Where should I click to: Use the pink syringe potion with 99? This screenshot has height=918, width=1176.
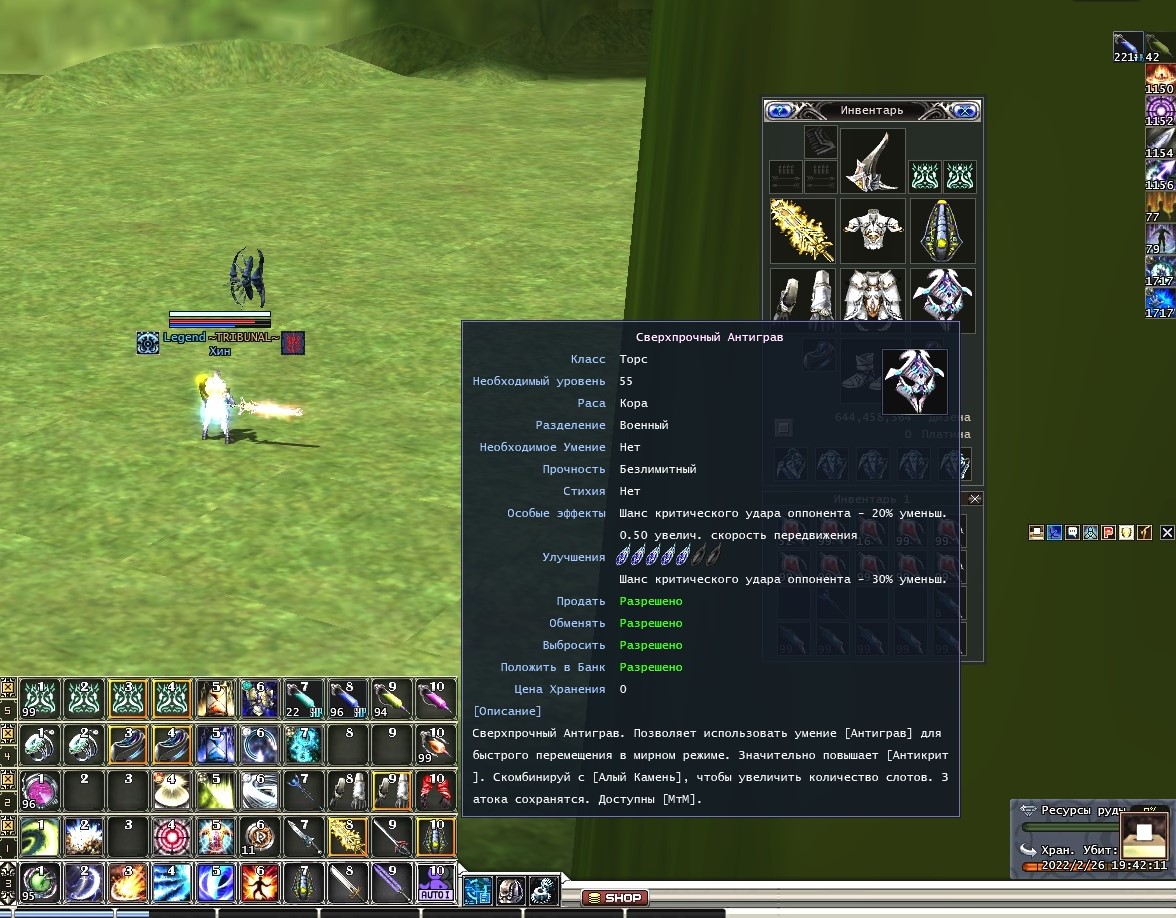(x=436, y=744)
